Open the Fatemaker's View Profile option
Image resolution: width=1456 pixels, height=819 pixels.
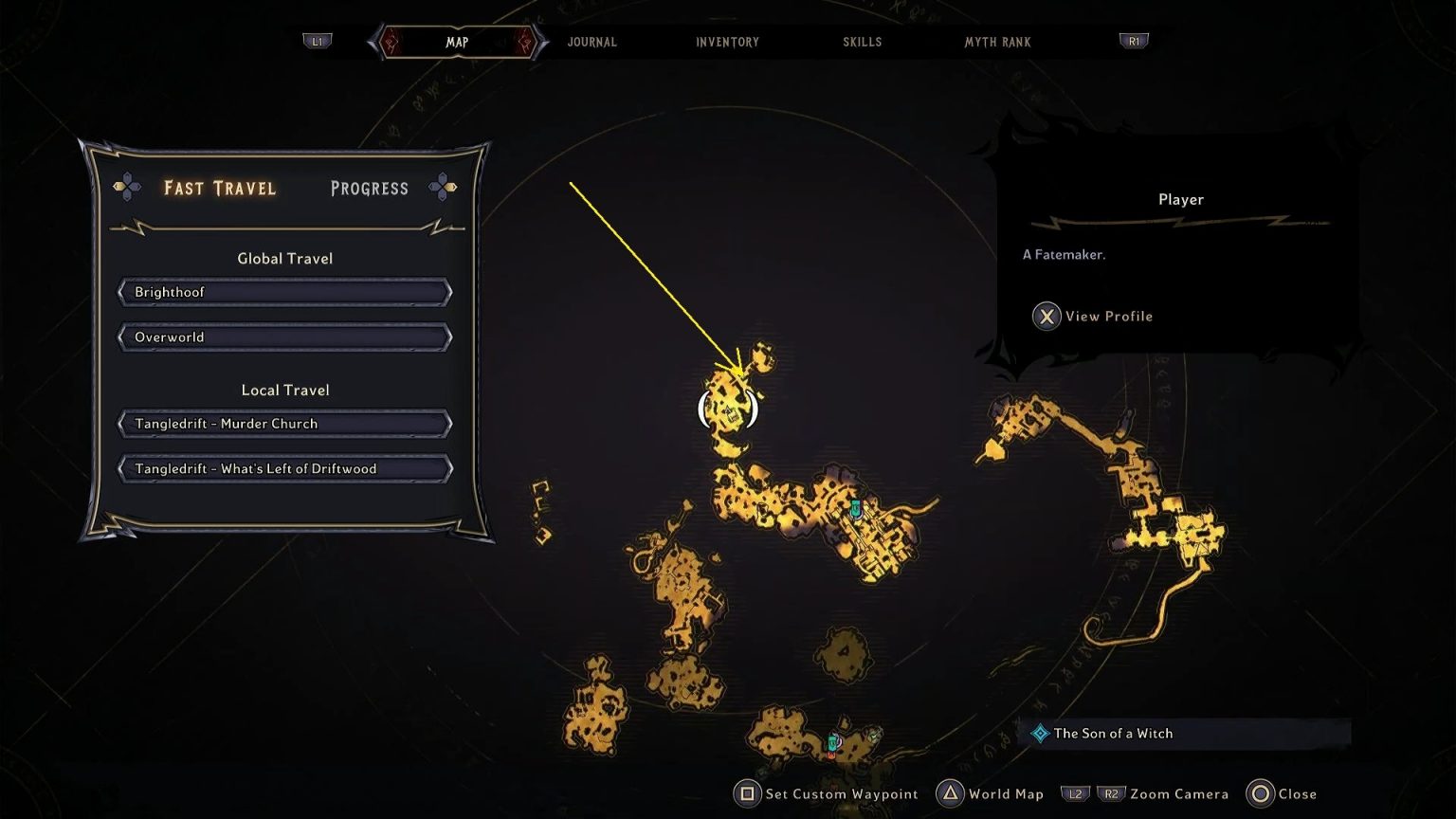(x=1094, y=316)
